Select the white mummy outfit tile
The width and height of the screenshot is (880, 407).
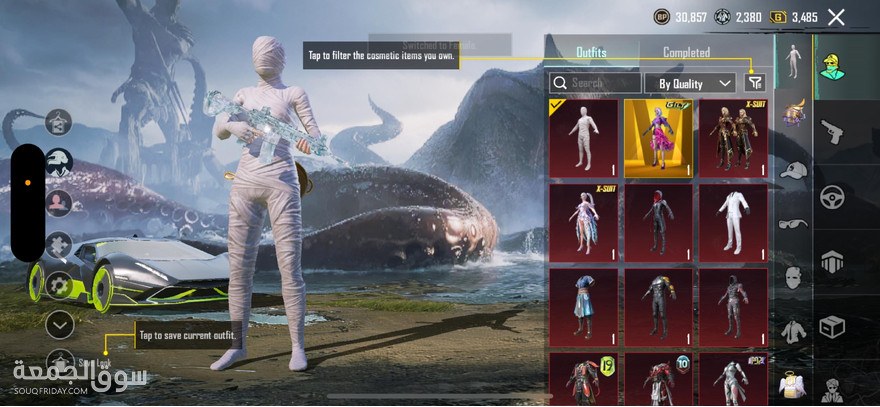pyautogui.click(x=583, y=138)
